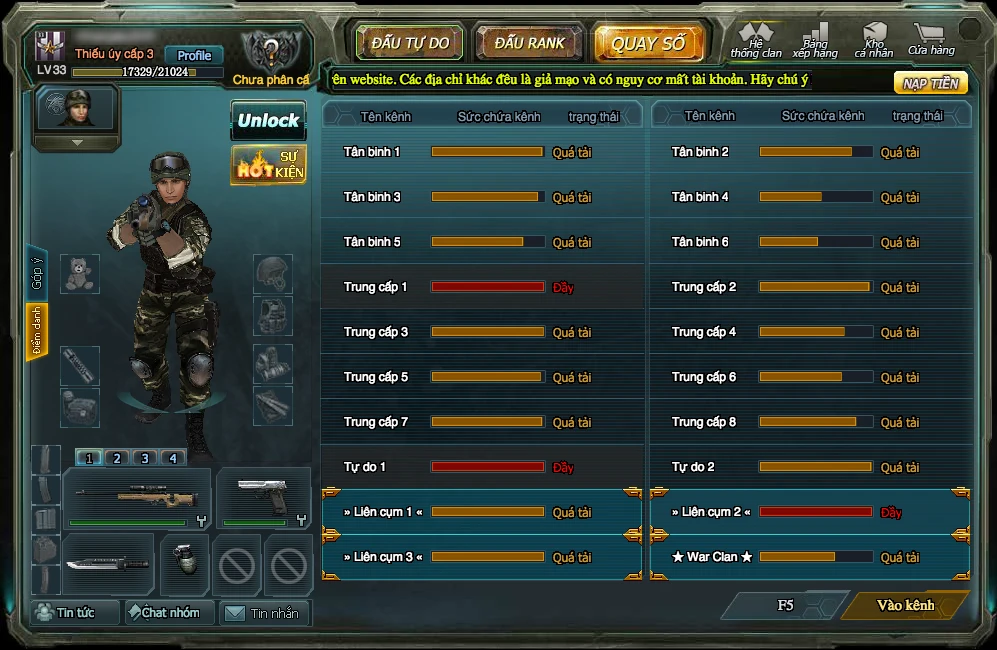Choose the Trung cấp 2 channel row
The image size is (997, 650).
pyautogui.click(x=810, y=287)
